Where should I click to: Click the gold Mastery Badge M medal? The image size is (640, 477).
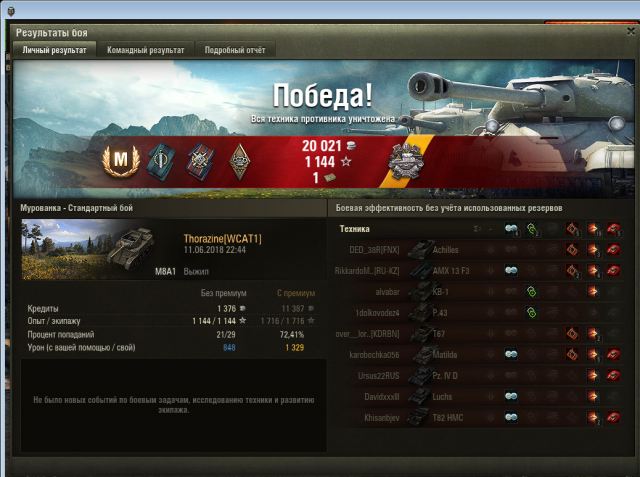[119, 159]
